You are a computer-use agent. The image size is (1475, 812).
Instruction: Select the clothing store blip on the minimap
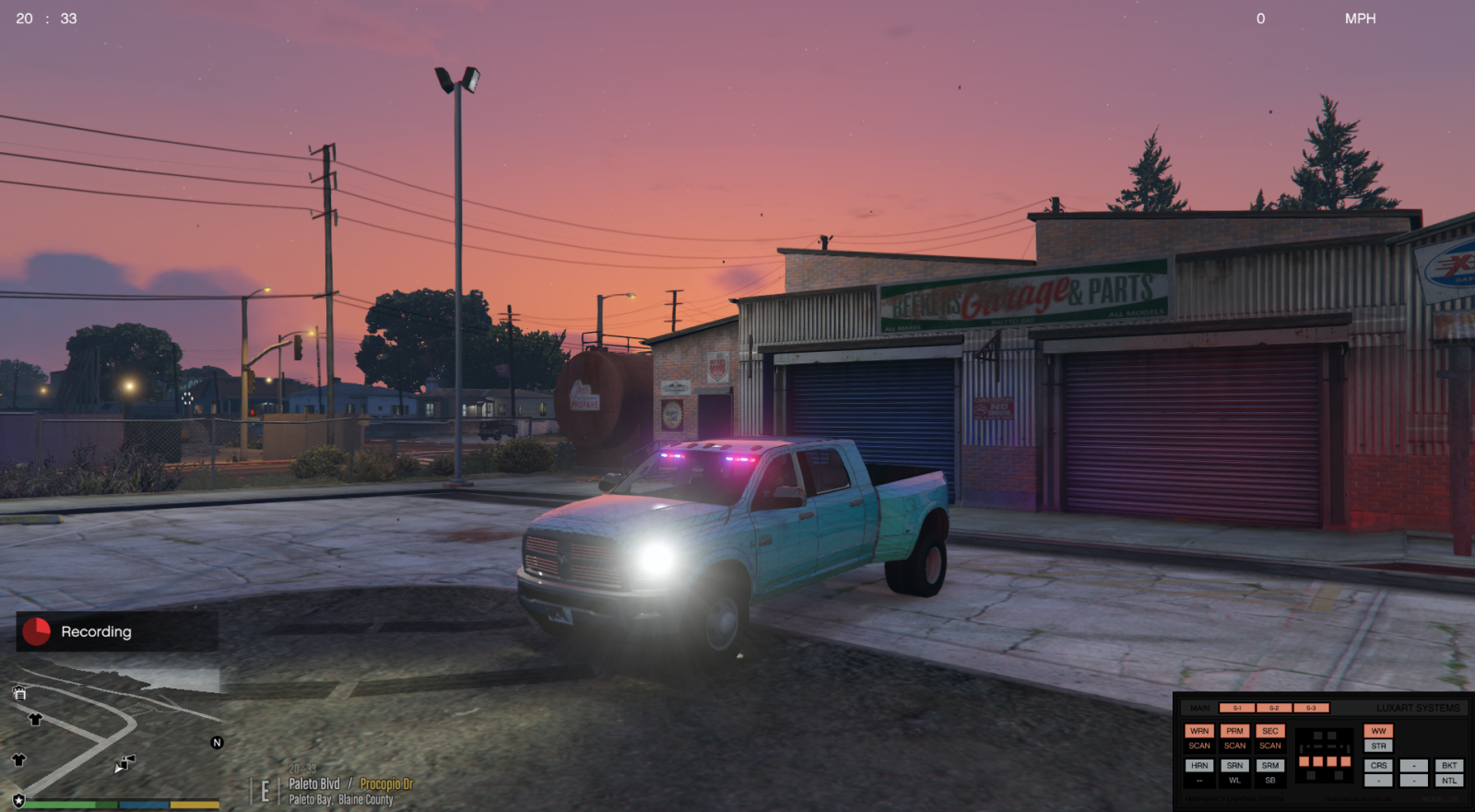[x=35, y=719]
